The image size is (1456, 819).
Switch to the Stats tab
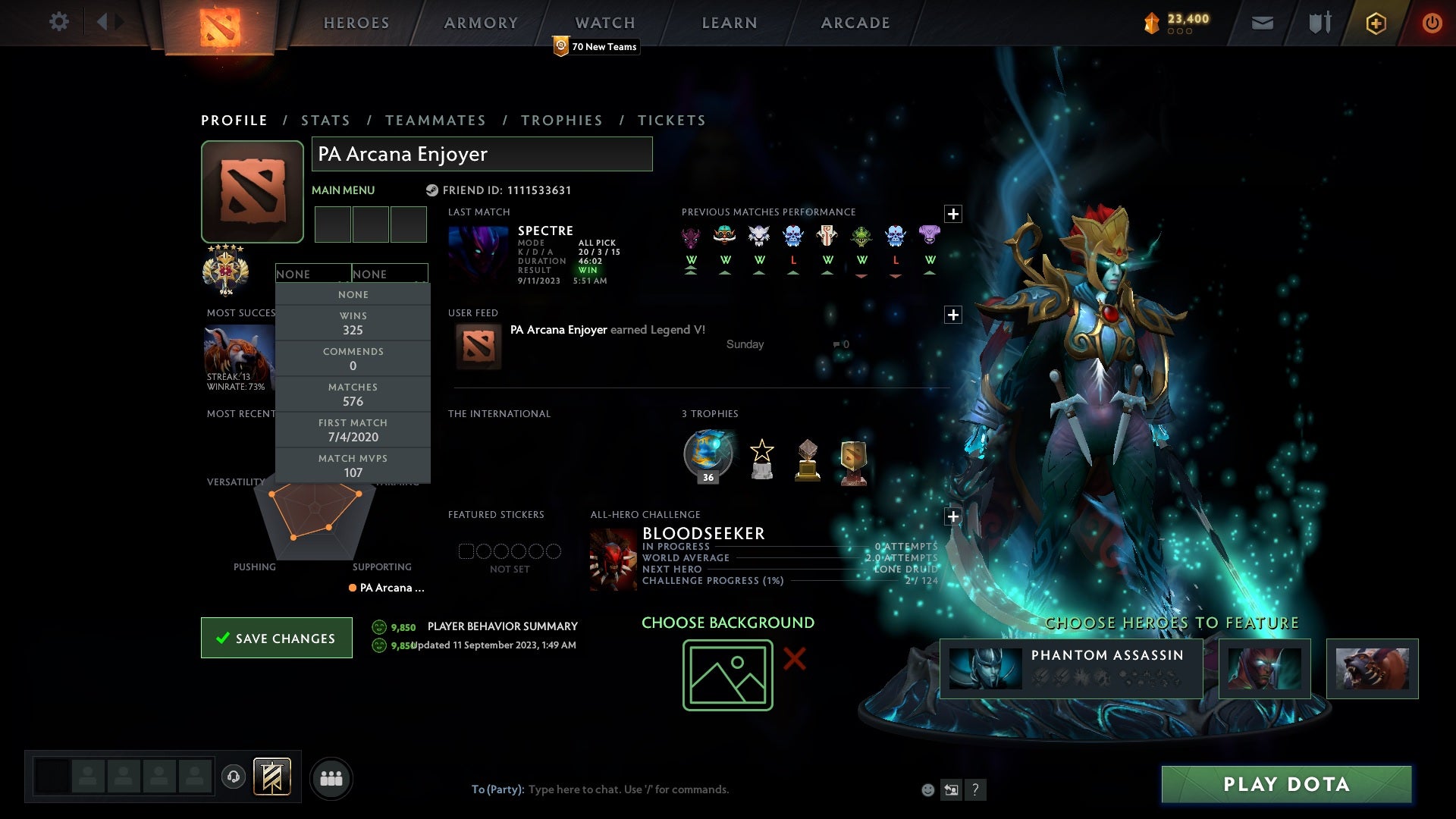[325, 120]
